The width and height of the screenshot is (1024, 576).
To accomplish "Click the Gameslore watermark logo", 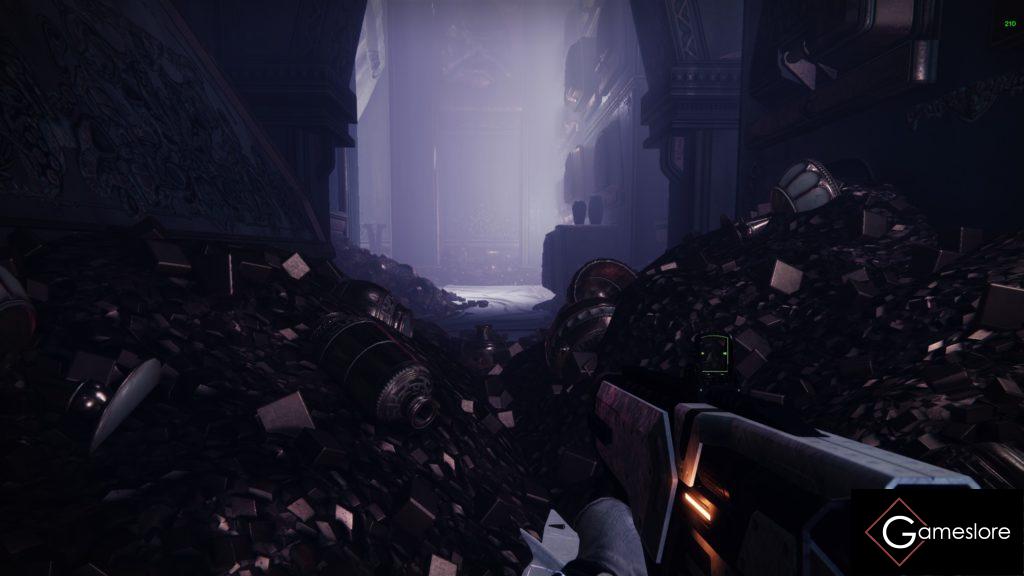I will pos(936,532).
